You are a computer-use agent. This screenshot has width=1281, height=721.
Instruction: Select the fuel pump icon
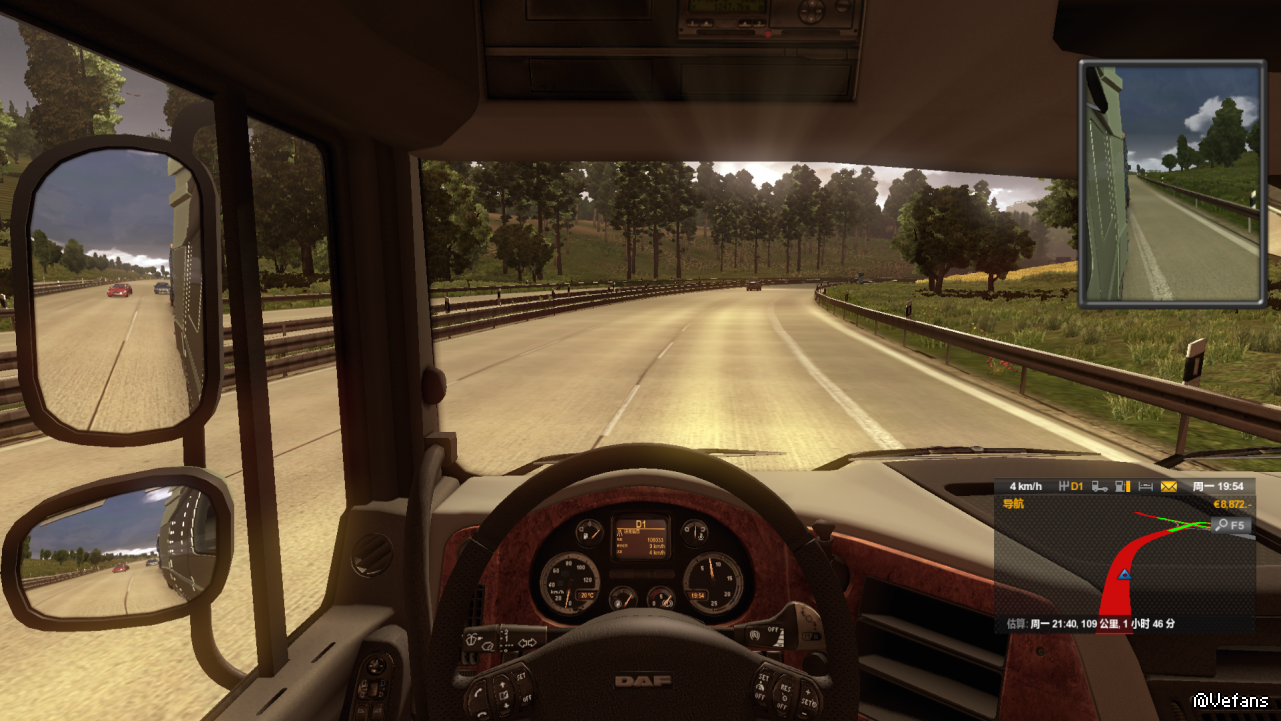[x=1122, y=487]
